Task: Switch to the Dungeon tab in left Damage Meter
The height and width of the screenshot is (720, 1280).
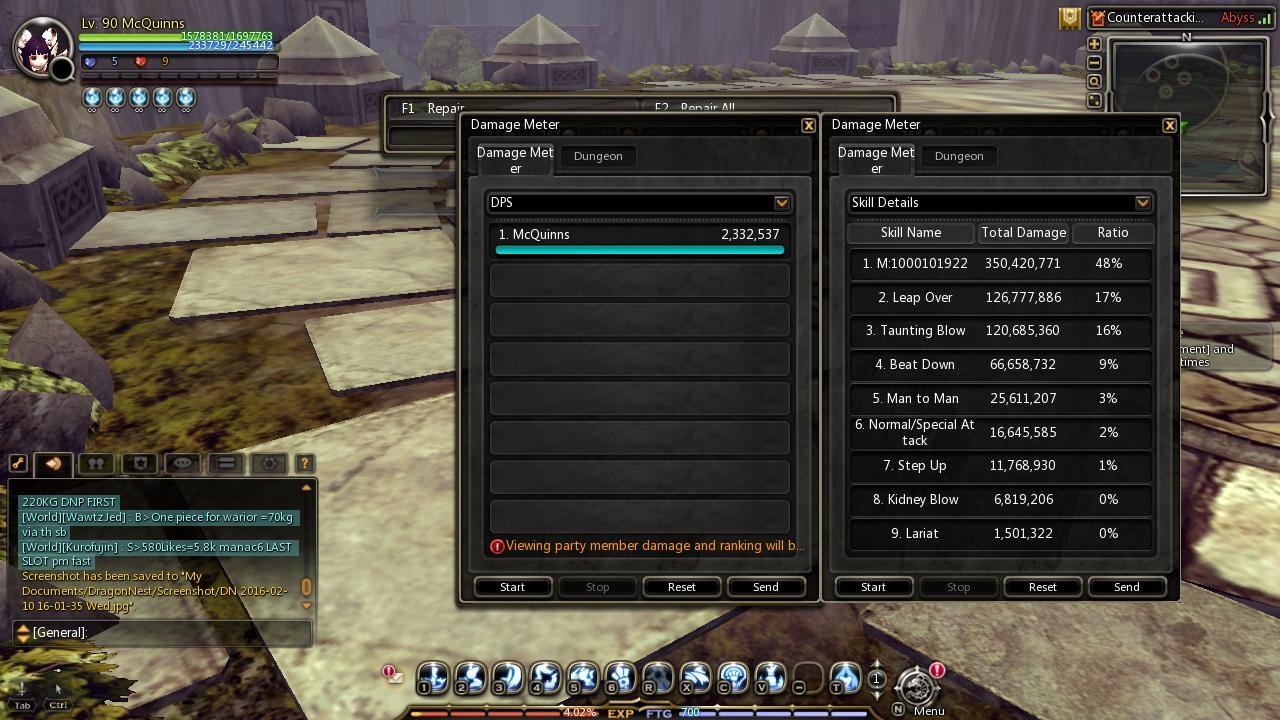Action: pyautogui.click(x=597, y=156)
